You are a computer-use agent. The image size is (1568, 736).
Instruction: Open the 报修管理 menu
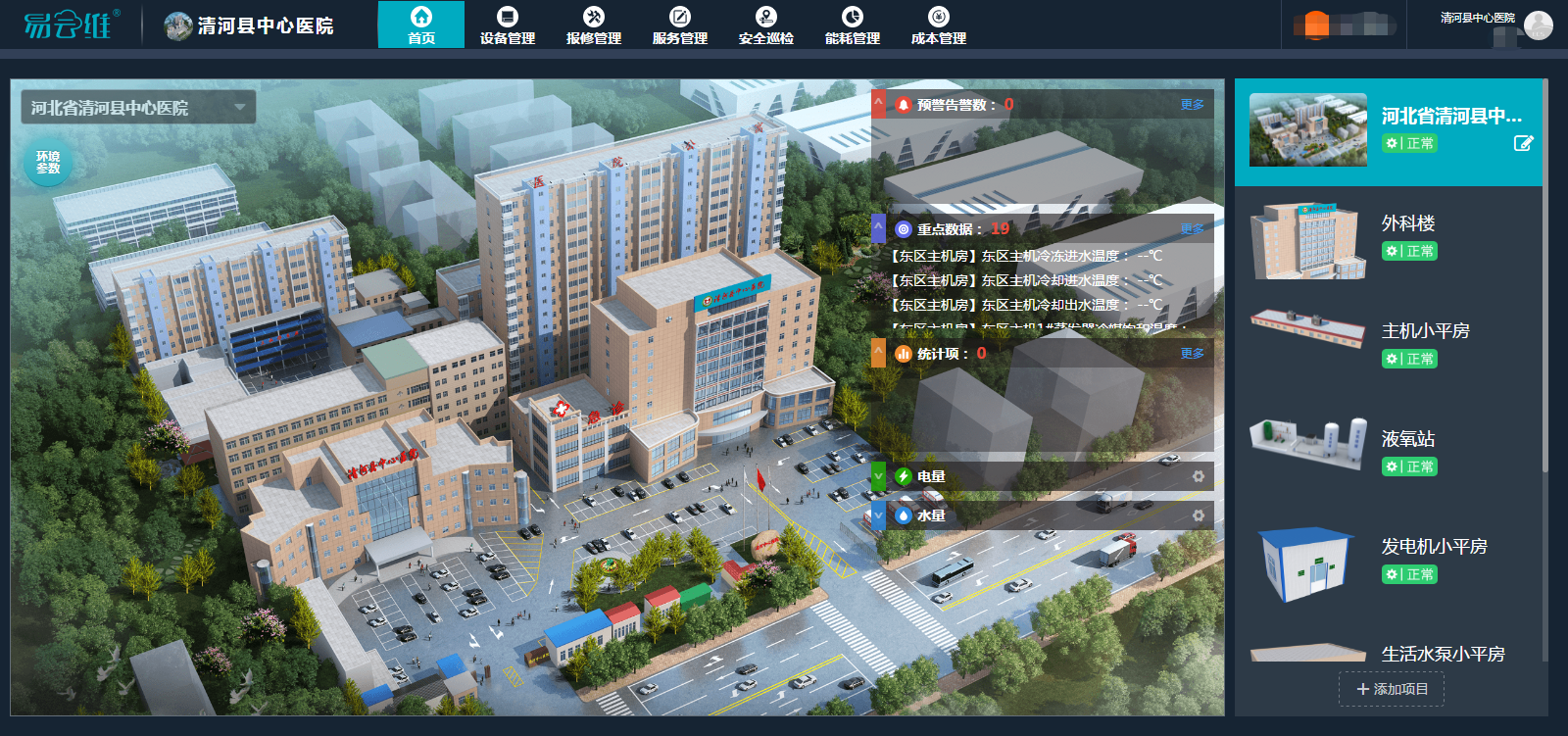pos(594,25)
